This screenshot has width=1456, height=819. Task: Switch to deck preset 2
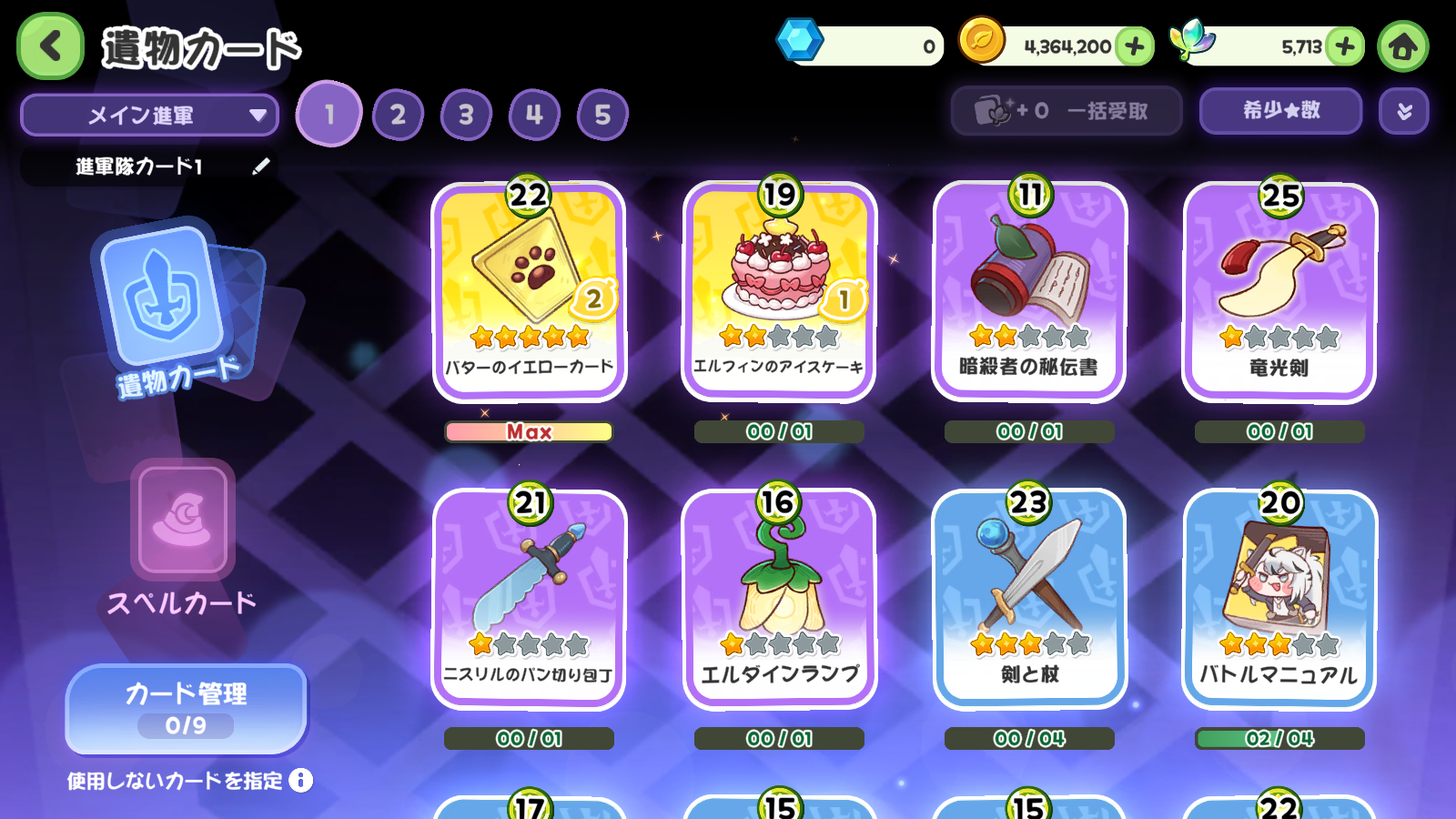(398, 115)
